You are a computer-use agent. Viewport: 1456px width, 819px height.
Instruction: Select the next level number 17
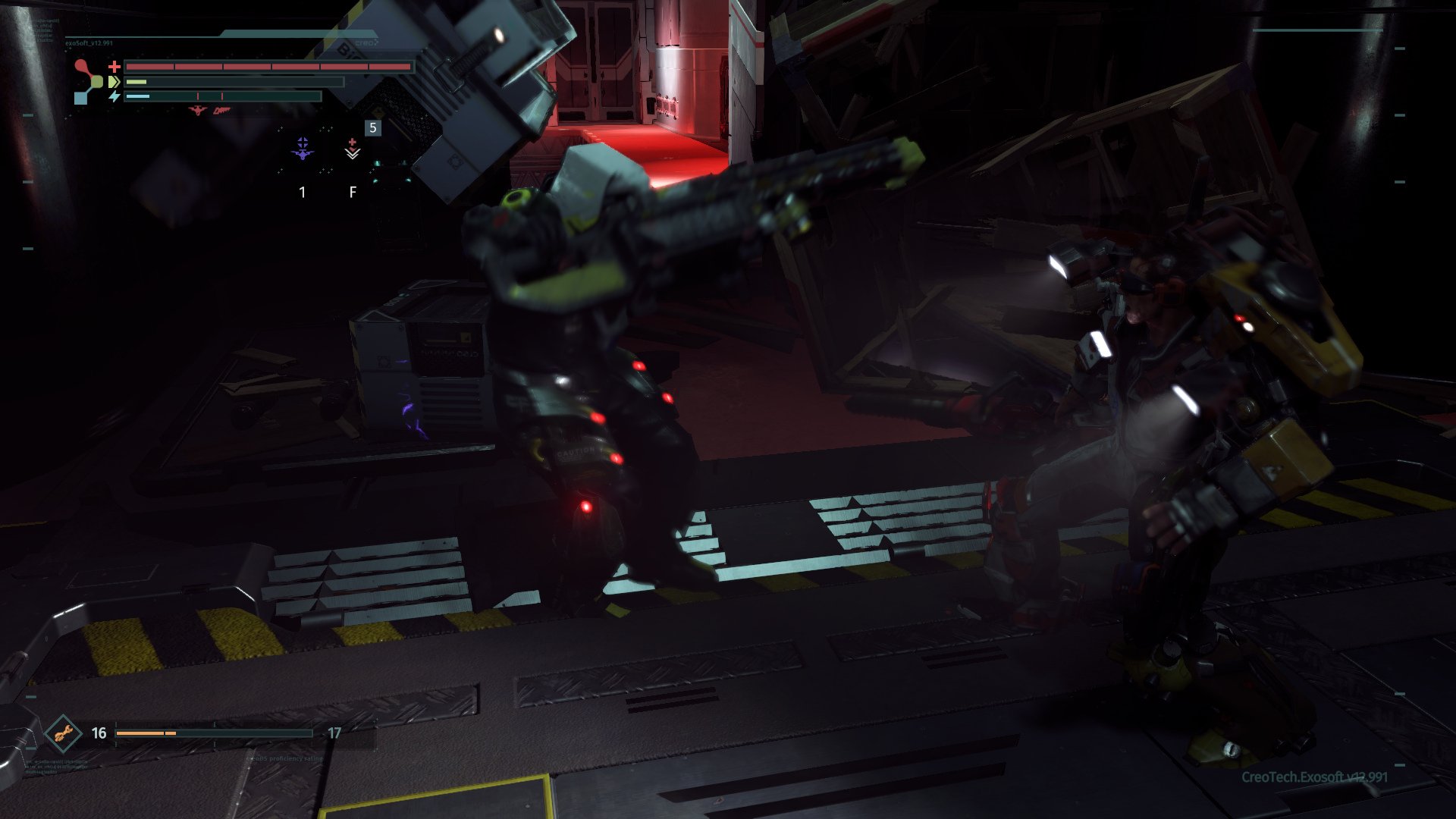[x=334, y=733]
